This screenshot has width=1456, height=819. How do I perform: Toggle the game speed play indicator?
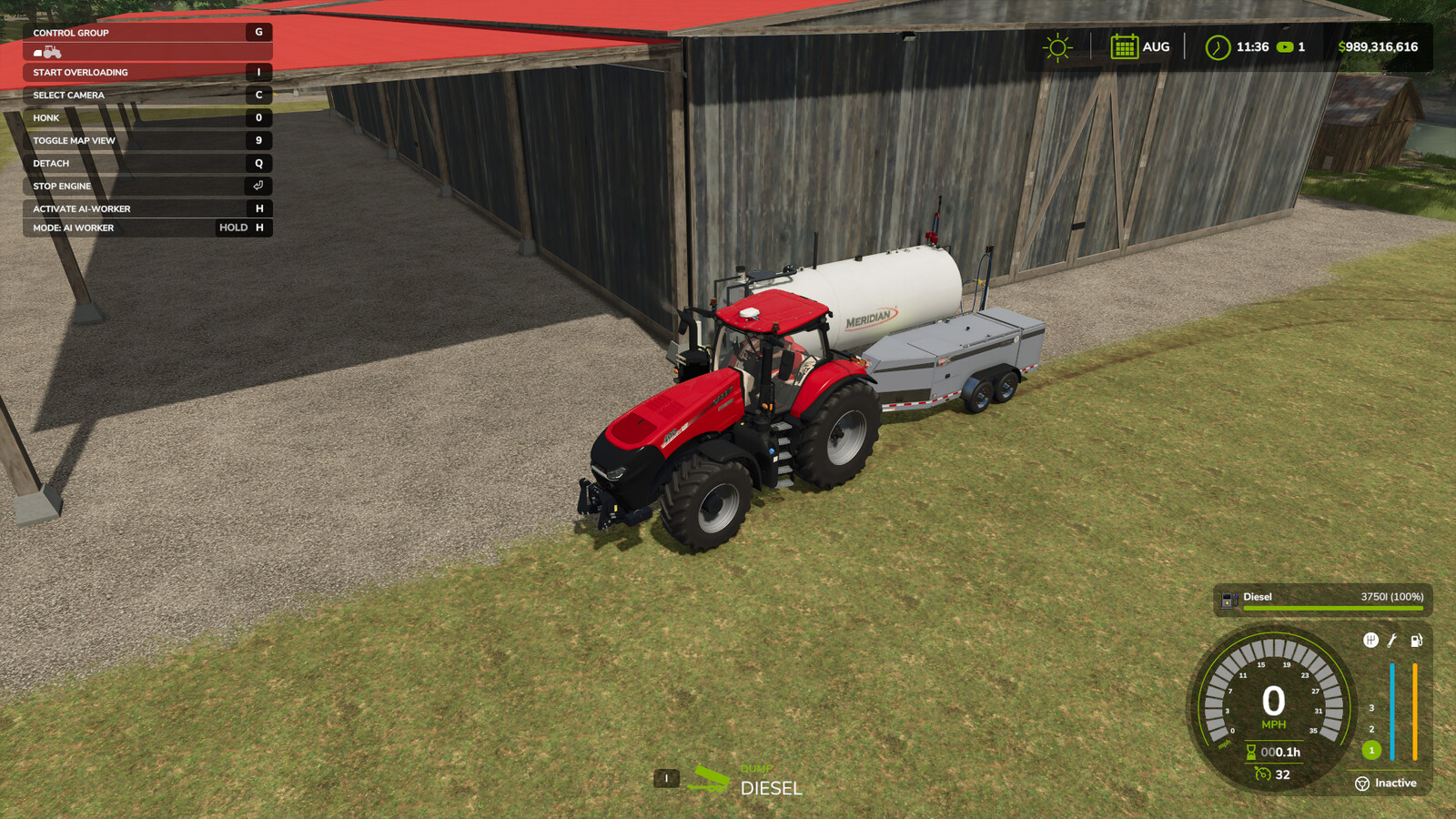coord(1286,46)
